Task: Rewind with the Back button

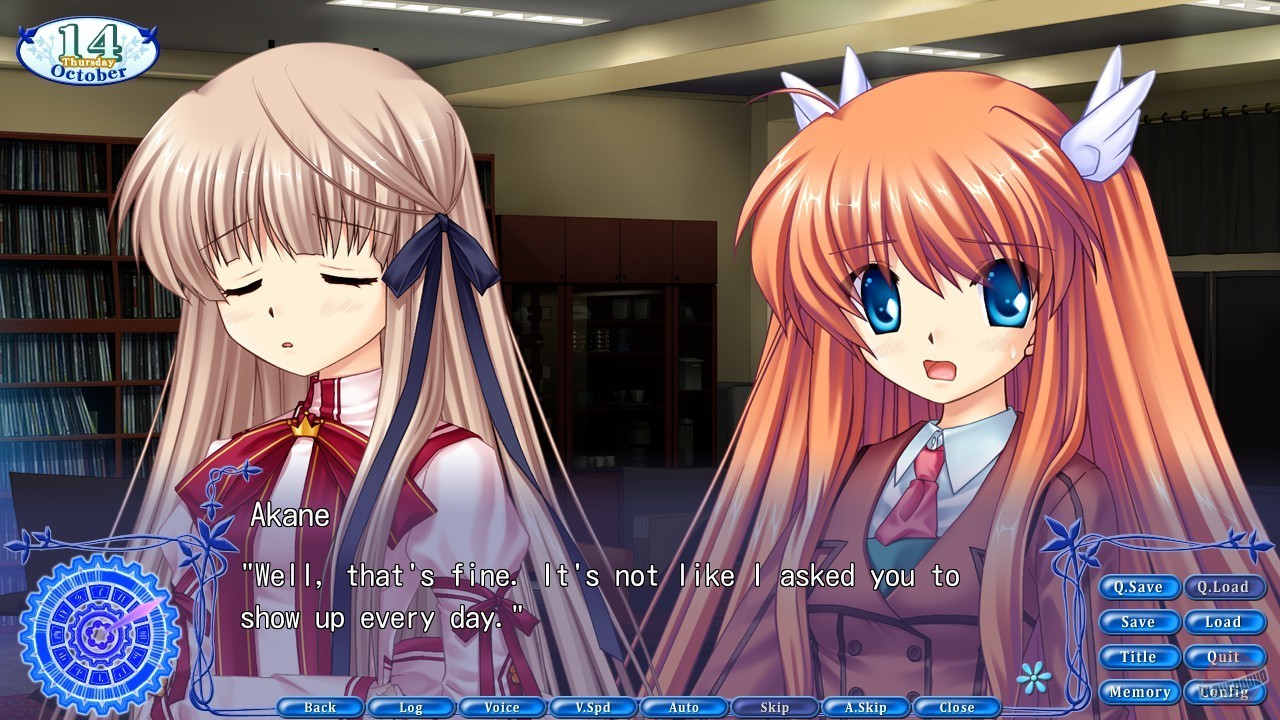Action: [320, 706]
